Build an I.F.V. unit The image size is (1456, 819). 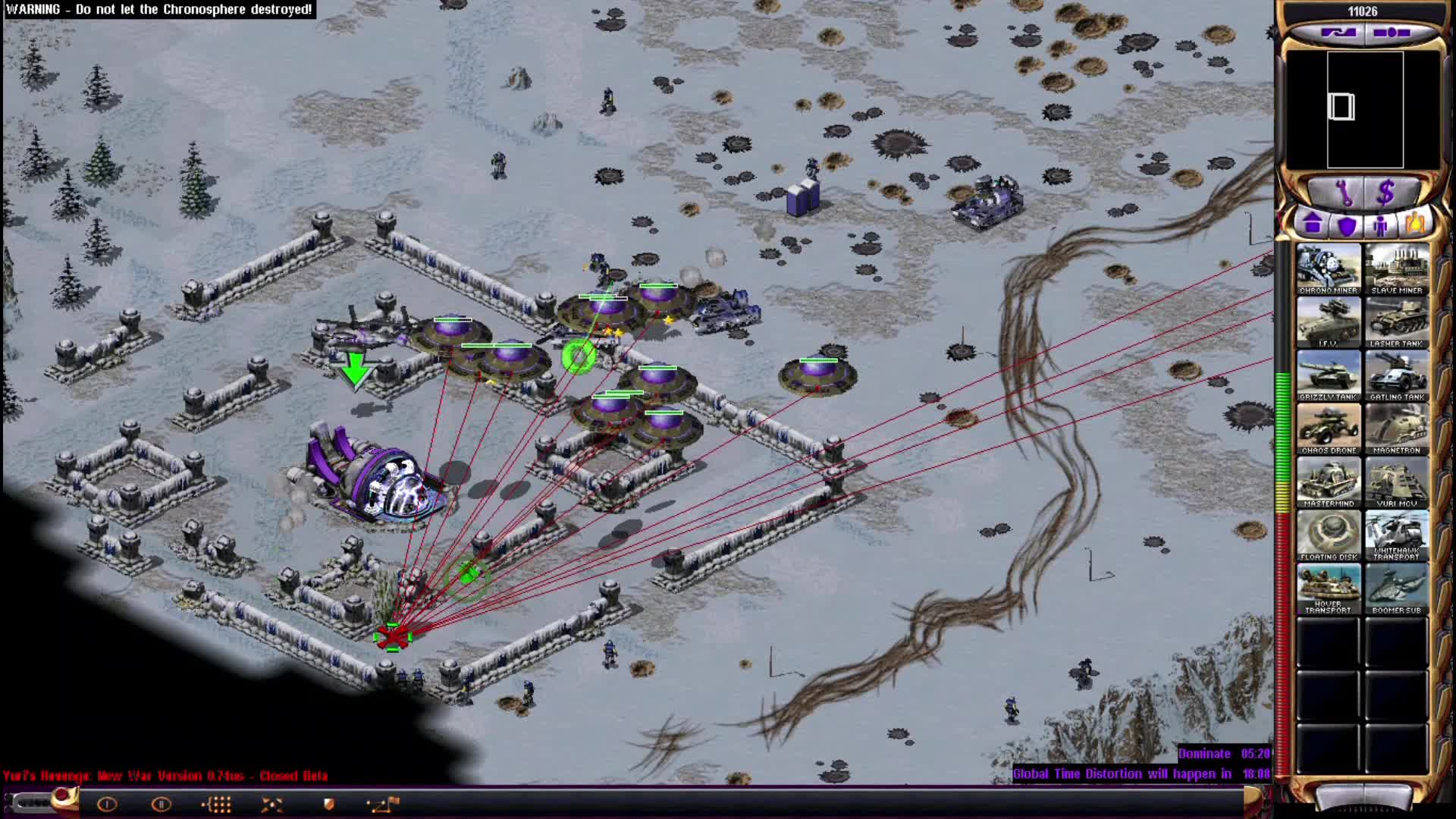1329,322
